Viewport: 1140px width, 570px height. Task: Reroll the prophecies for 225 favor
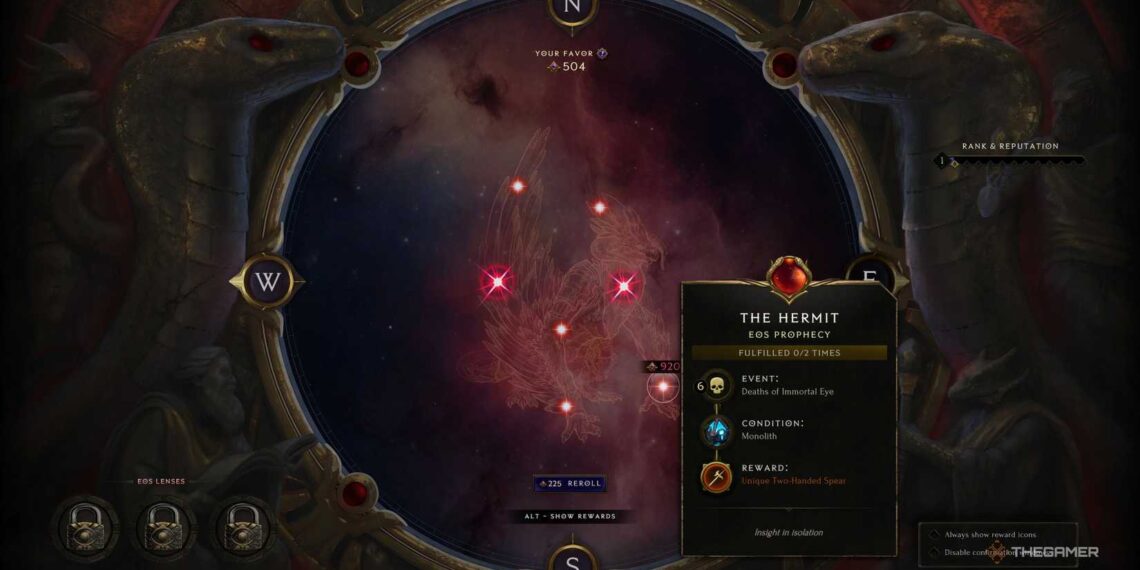(x=569, y=483)
